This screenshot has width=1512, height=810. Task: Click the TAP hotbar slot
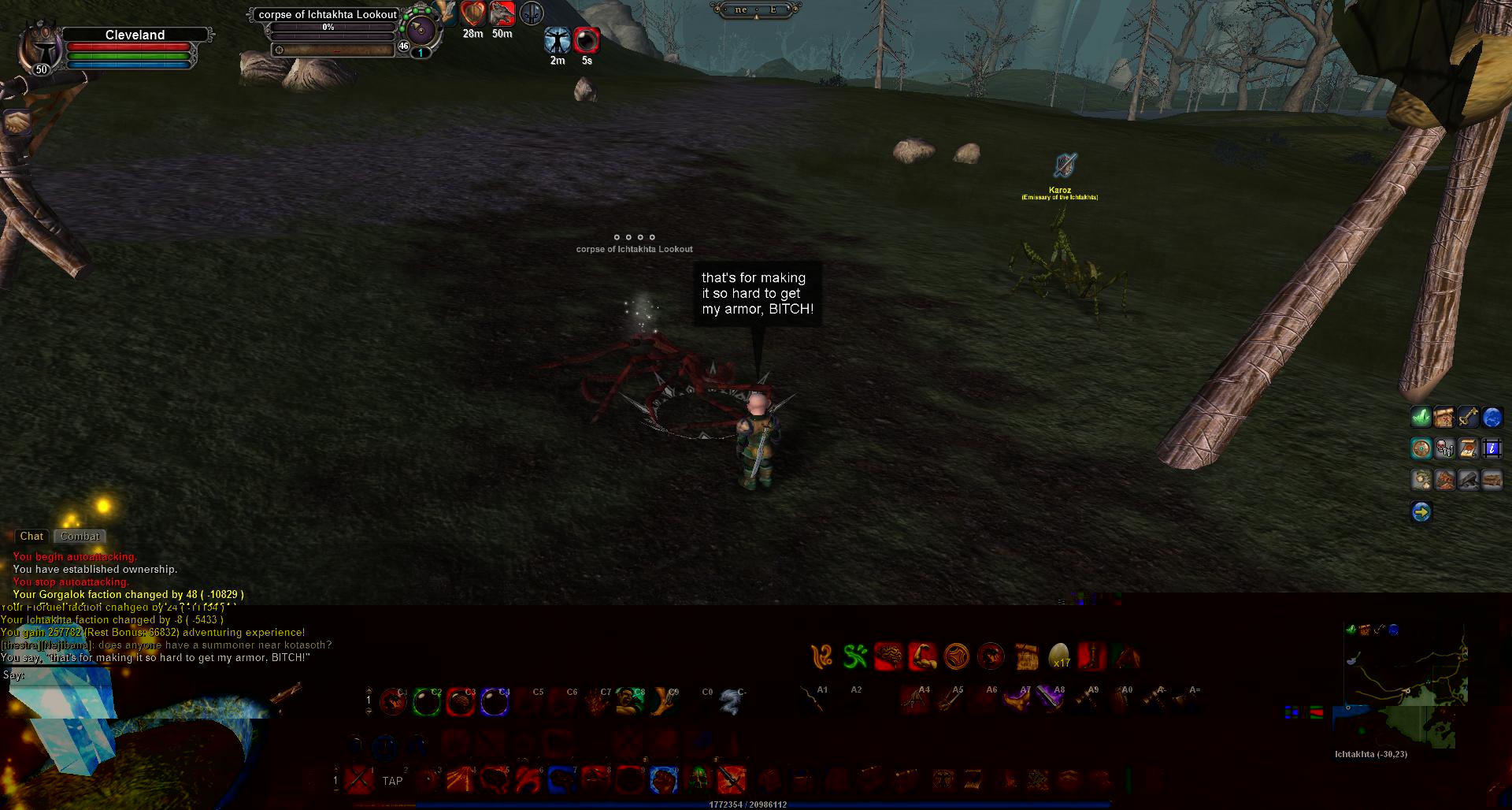tap(392, 781)
